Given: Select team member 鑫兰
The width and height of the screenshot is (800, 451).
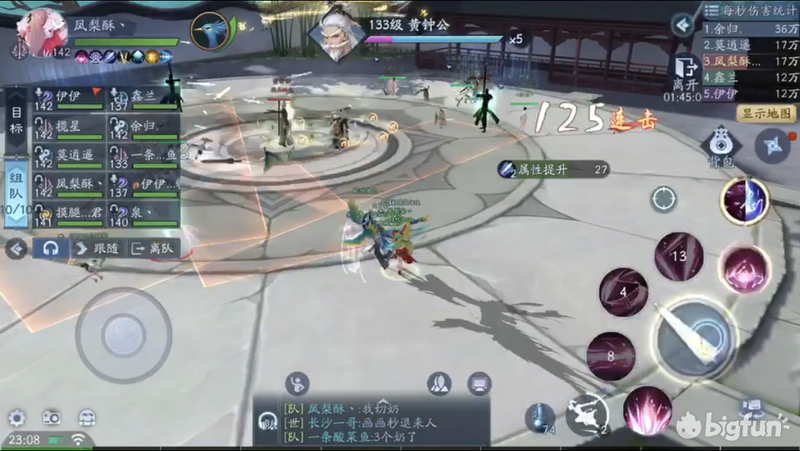Looking at the screenshot, I should point(143,98).
